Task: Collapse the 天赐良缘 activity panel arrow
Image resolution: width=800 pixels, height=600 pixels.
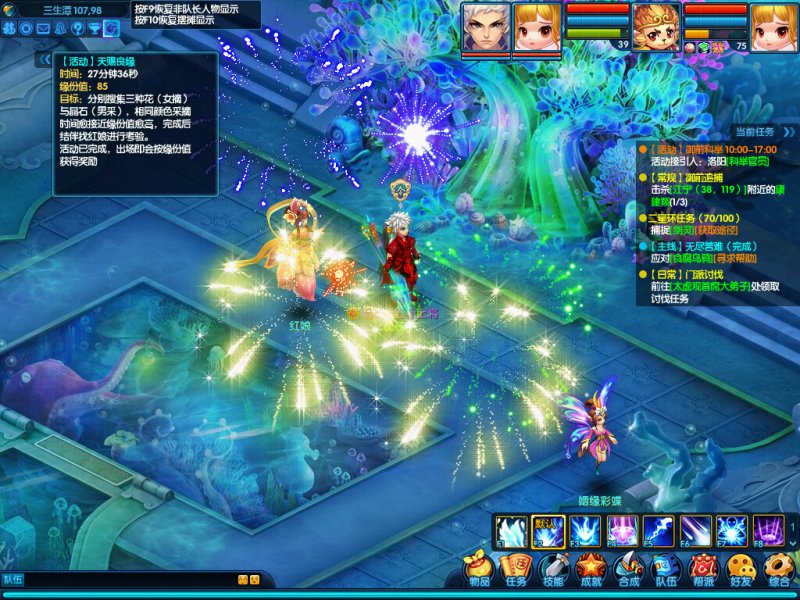Action: 44,60
